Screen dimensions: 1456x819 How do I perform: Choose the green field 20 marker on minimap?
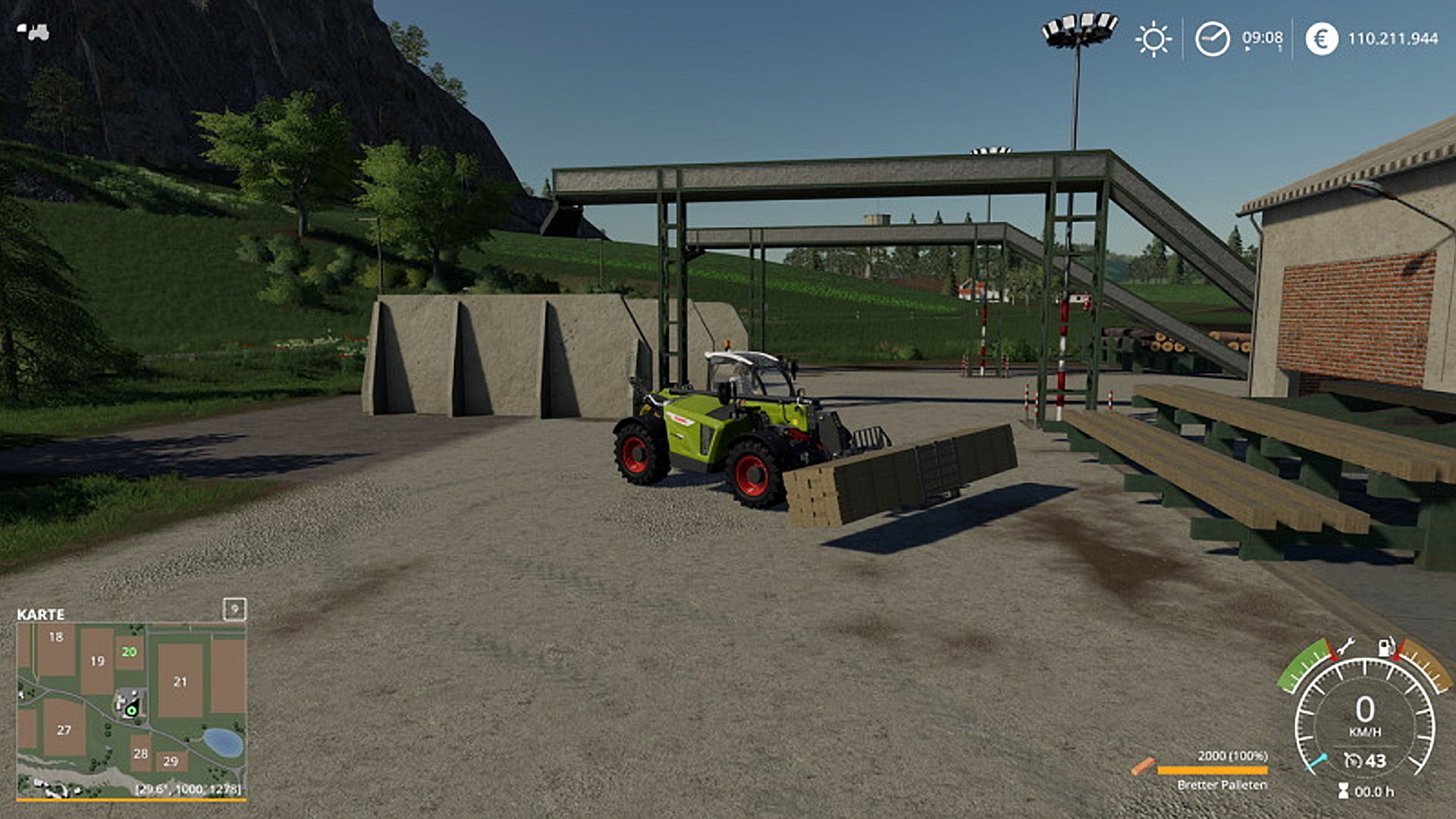tap(130, 651)
